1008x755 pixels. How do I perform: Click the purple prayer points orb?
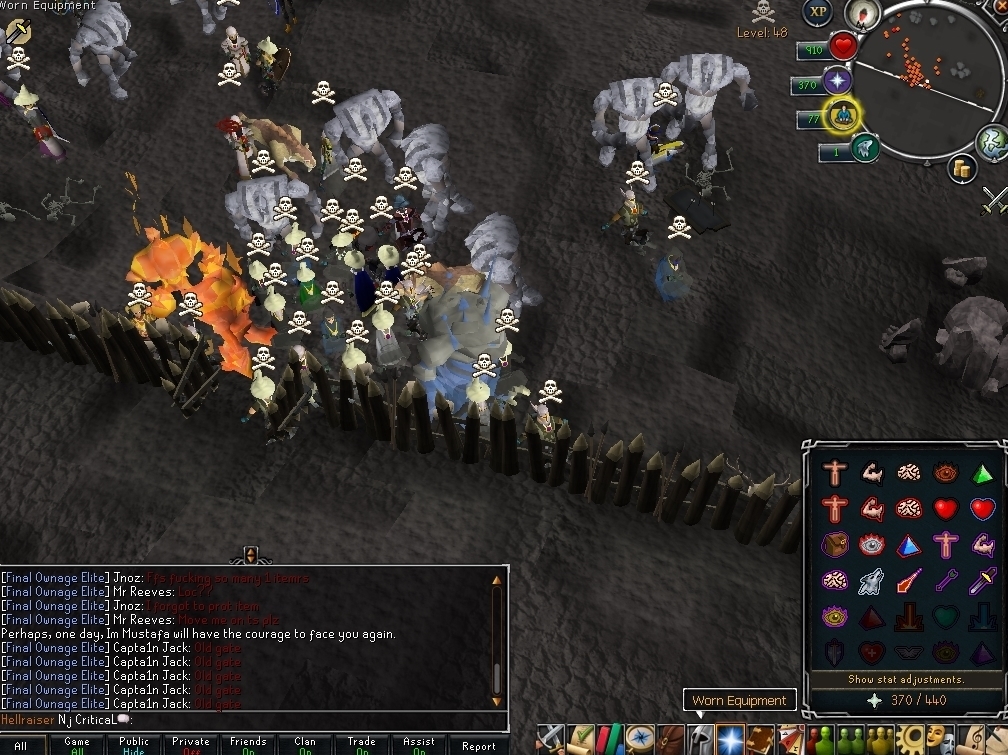pos(836,82)
